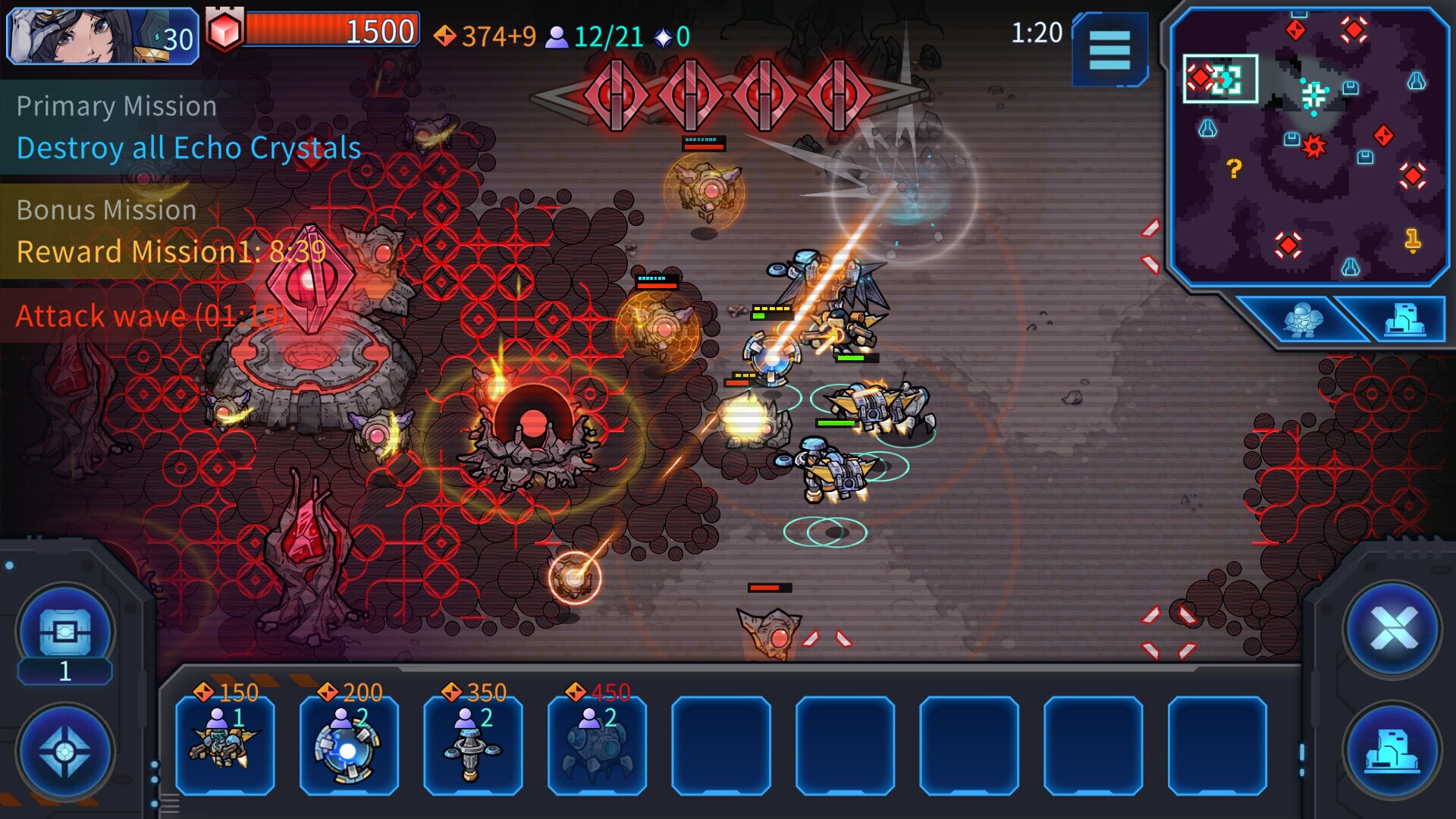Select the 450-cost drone unit card

(x=597, y=747)
